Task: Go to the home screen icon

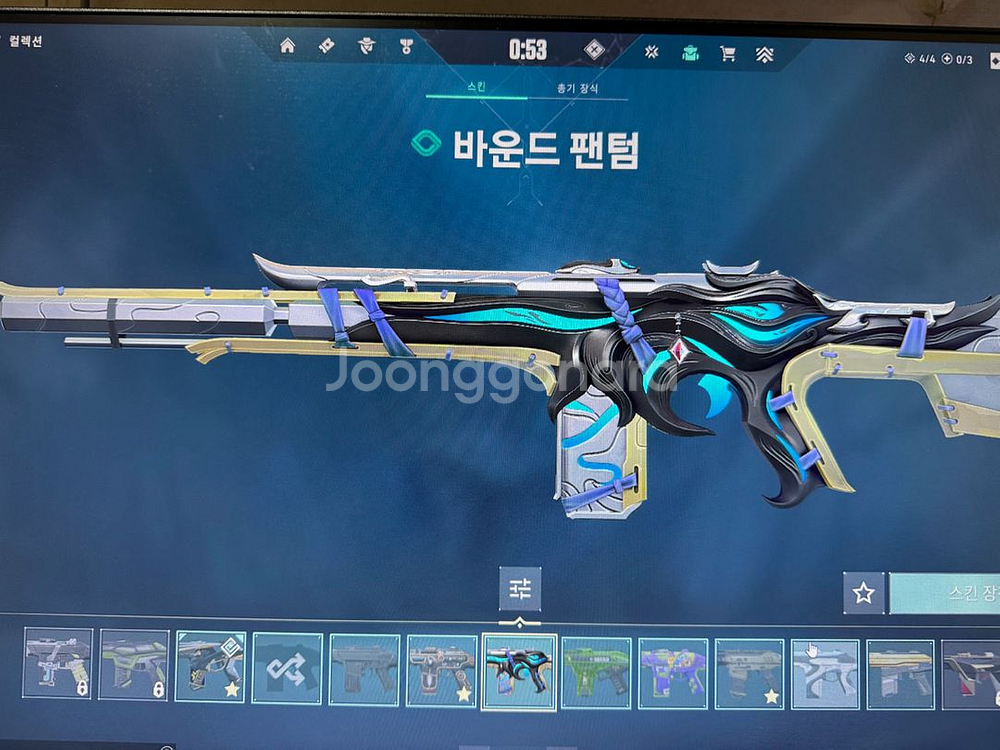Action: pos(287,45)
